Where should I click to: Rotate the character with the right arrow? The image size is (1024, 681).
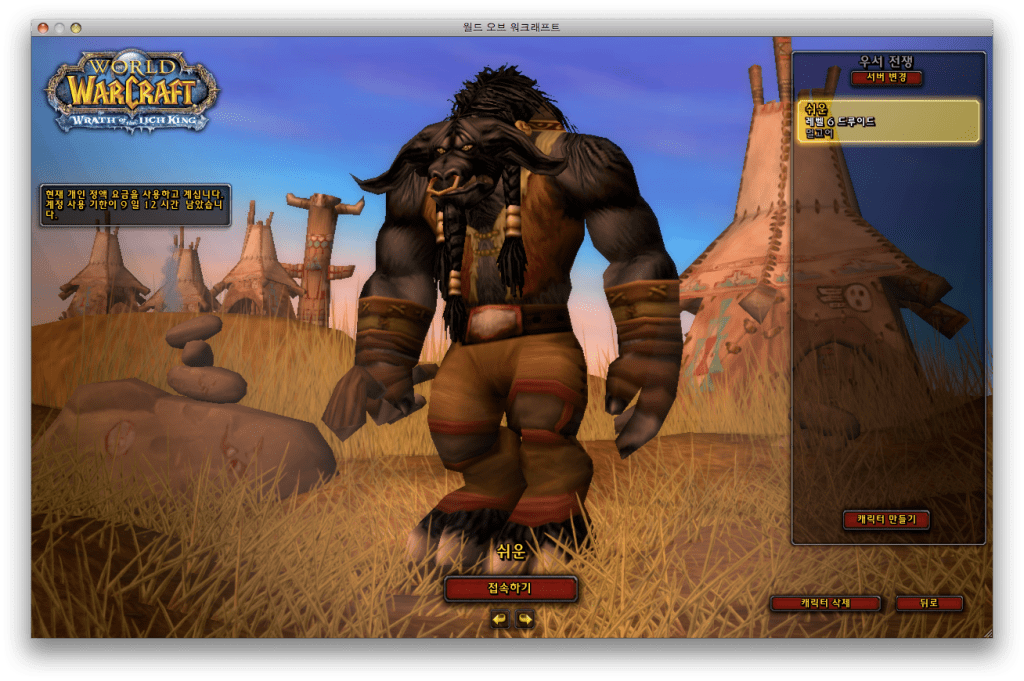pos(525,619)
